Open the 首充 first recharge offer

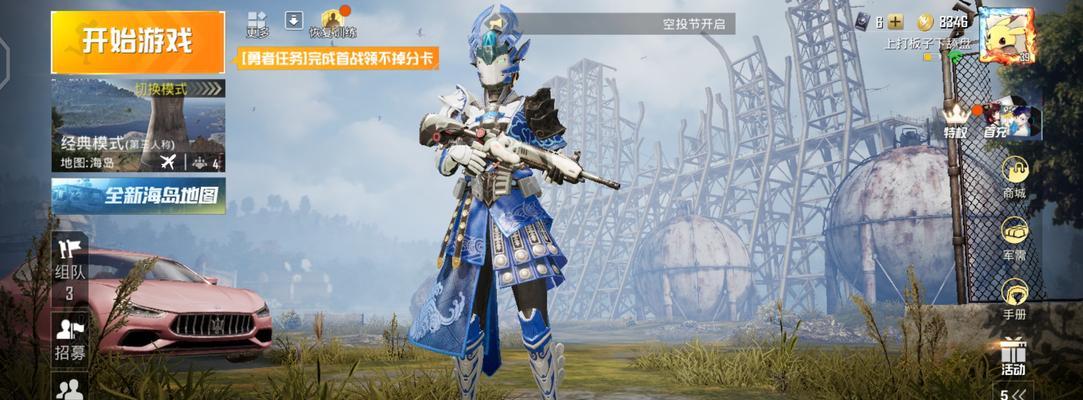click(x=997, y=120)
